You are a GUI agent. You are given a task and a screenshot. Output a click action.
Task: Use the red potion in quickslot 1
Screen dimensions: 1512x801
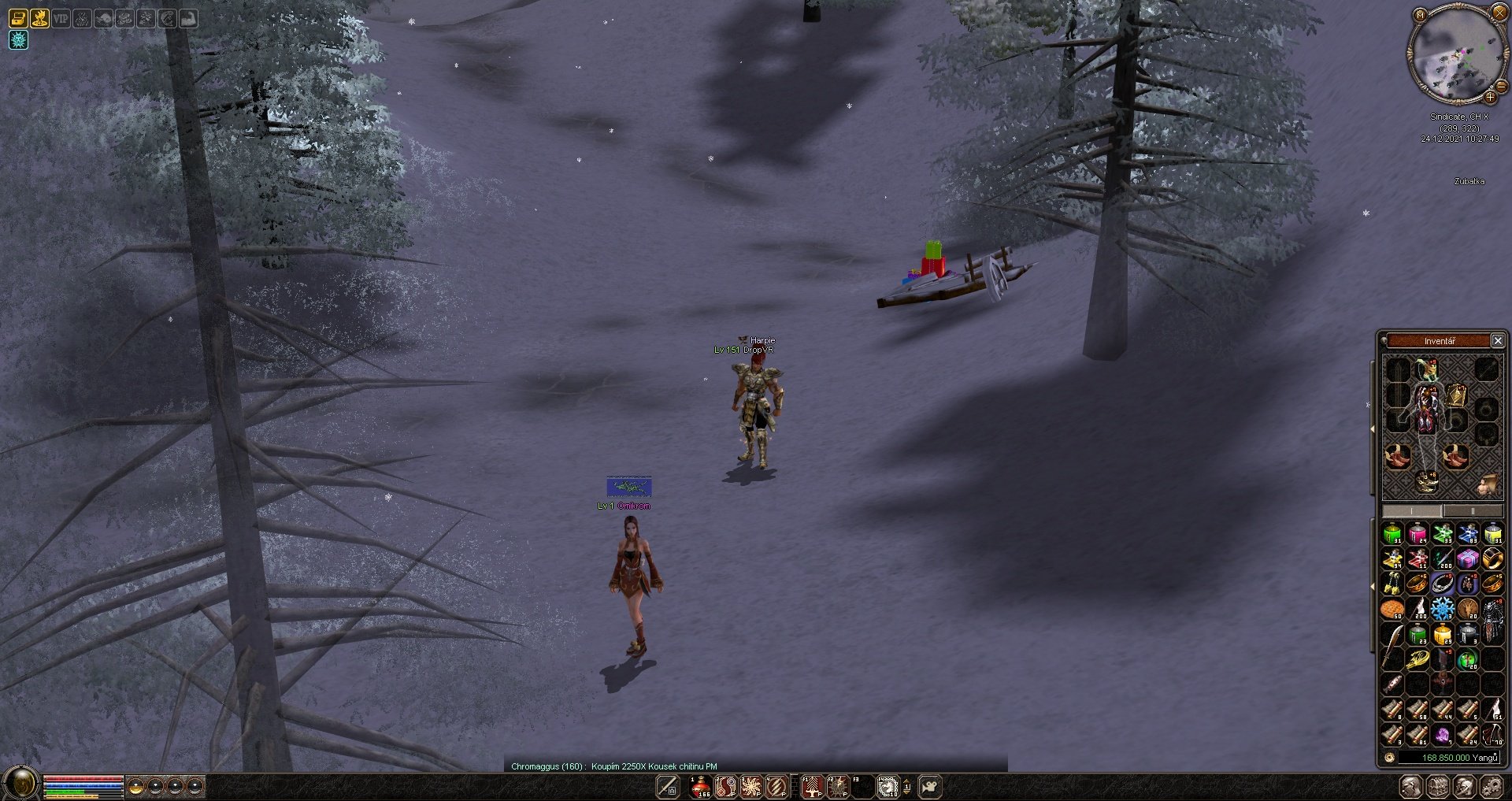[700, 786]
